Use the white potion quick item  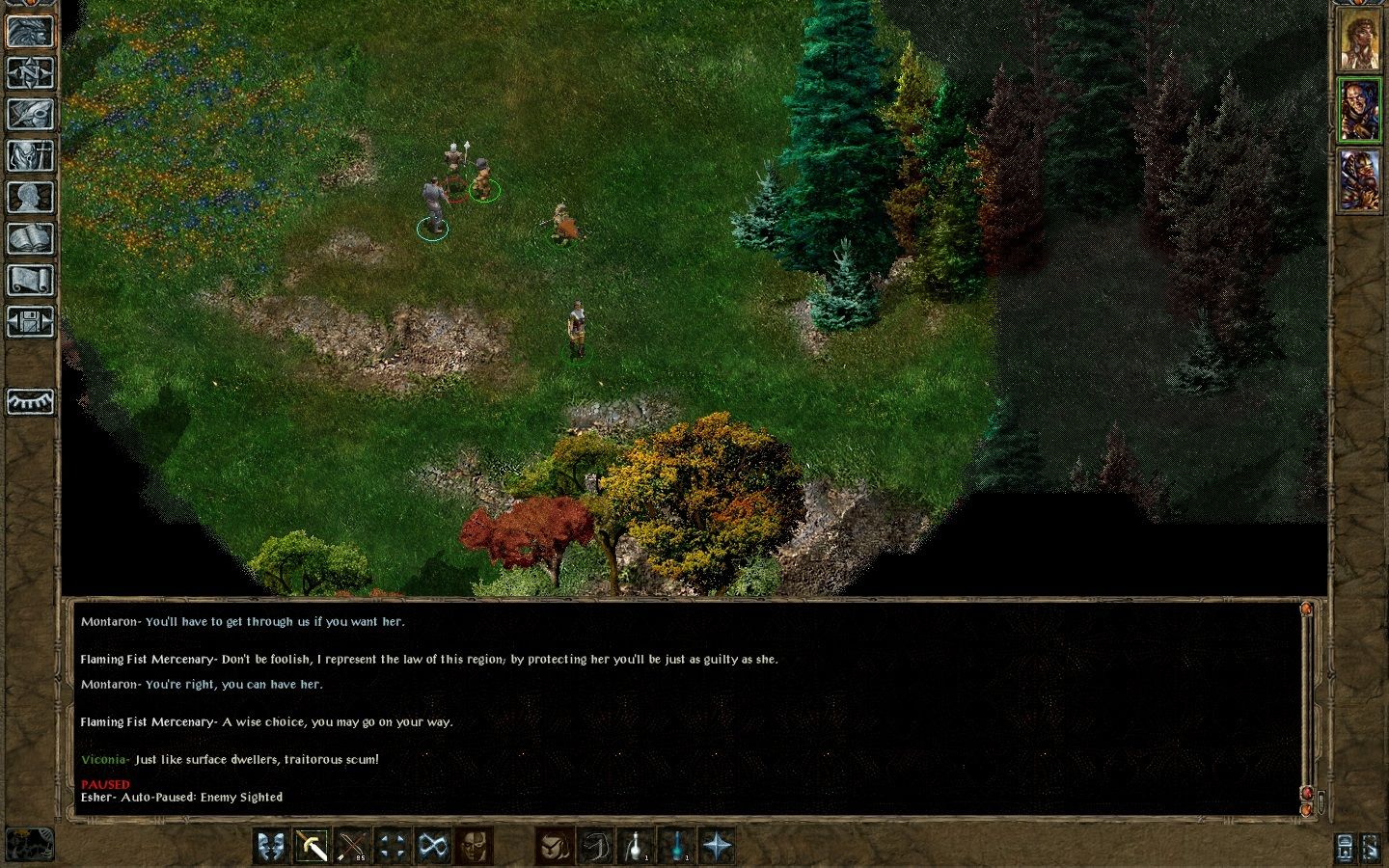pos(636,846)
